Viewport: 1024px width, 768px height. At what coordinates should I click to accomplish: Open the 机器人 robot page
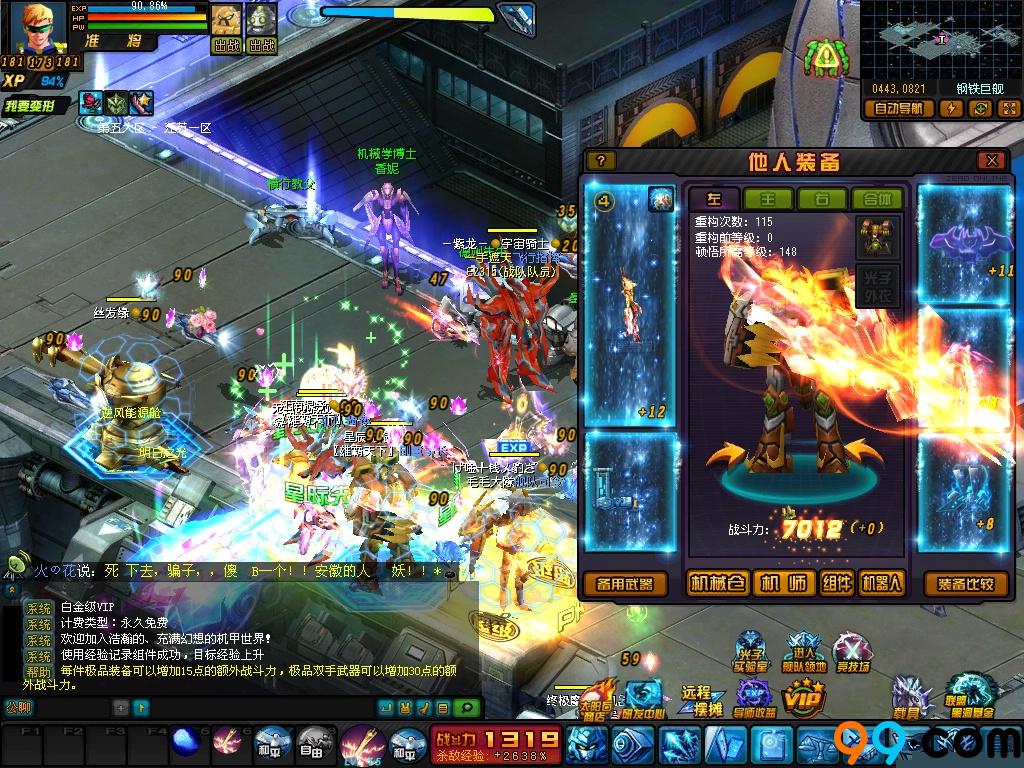point(881,584)
